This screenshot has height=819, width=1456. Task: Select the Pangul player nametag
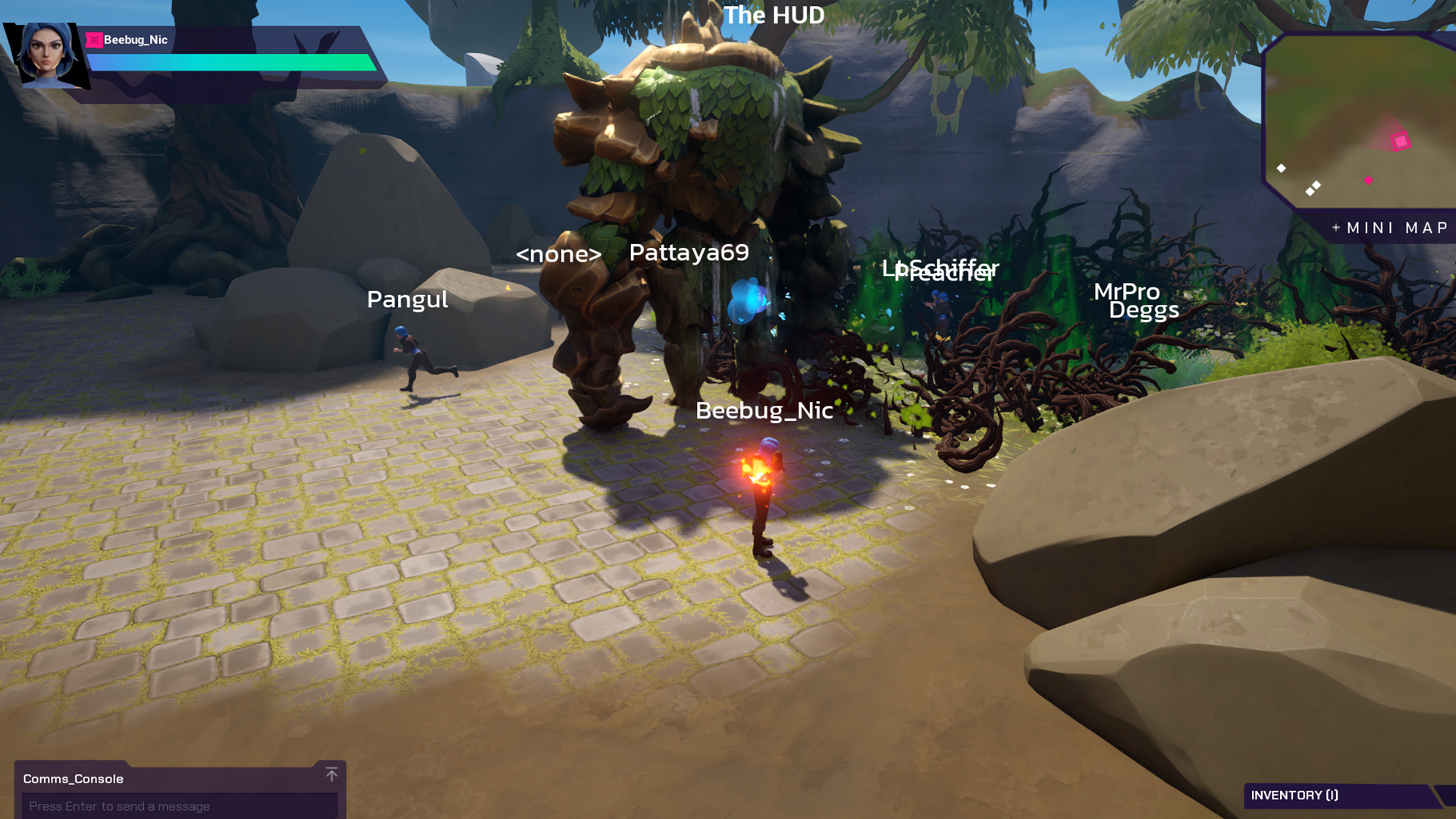point(407,300)
